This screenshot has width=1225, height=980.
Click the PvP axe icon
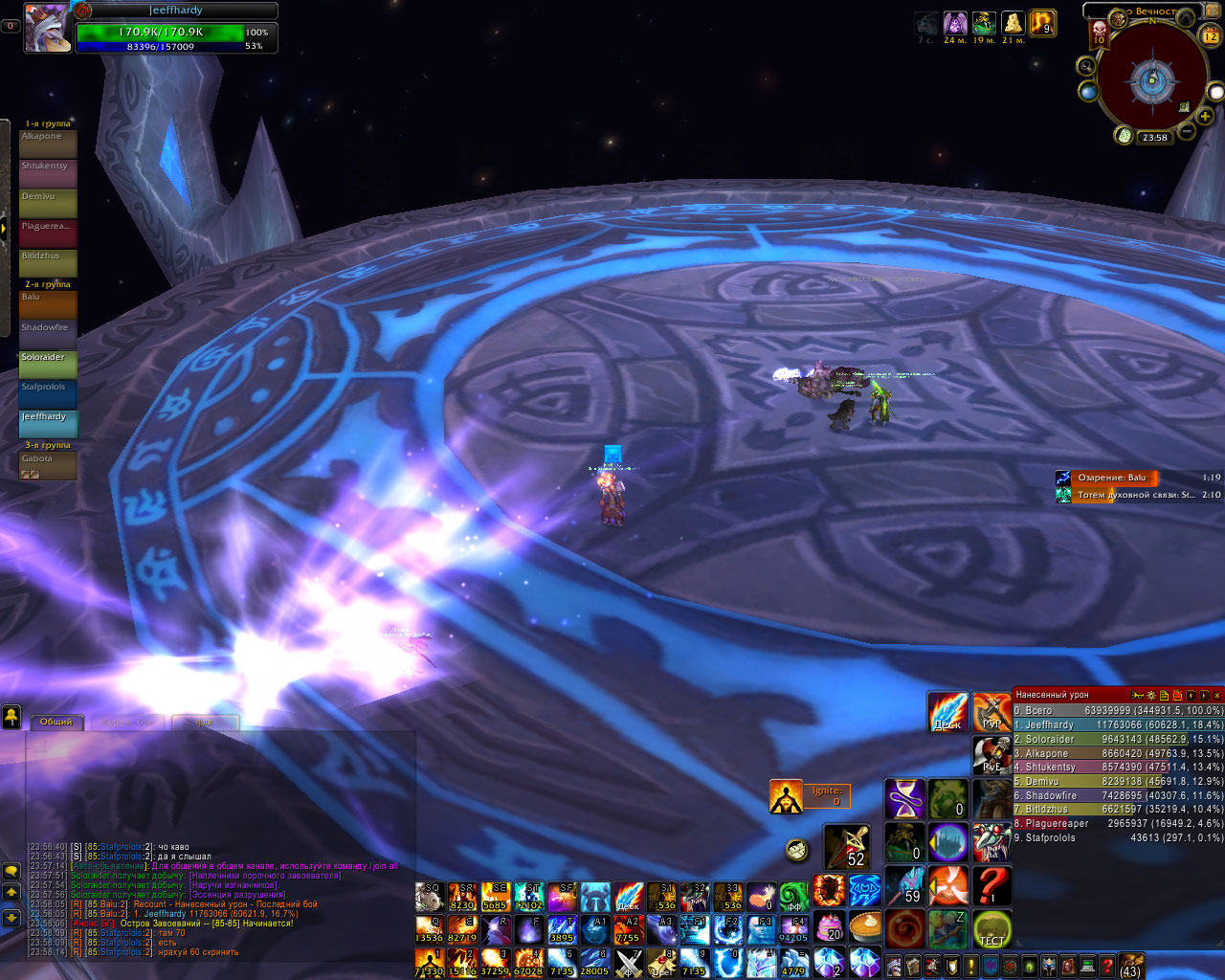coord(991,713)
